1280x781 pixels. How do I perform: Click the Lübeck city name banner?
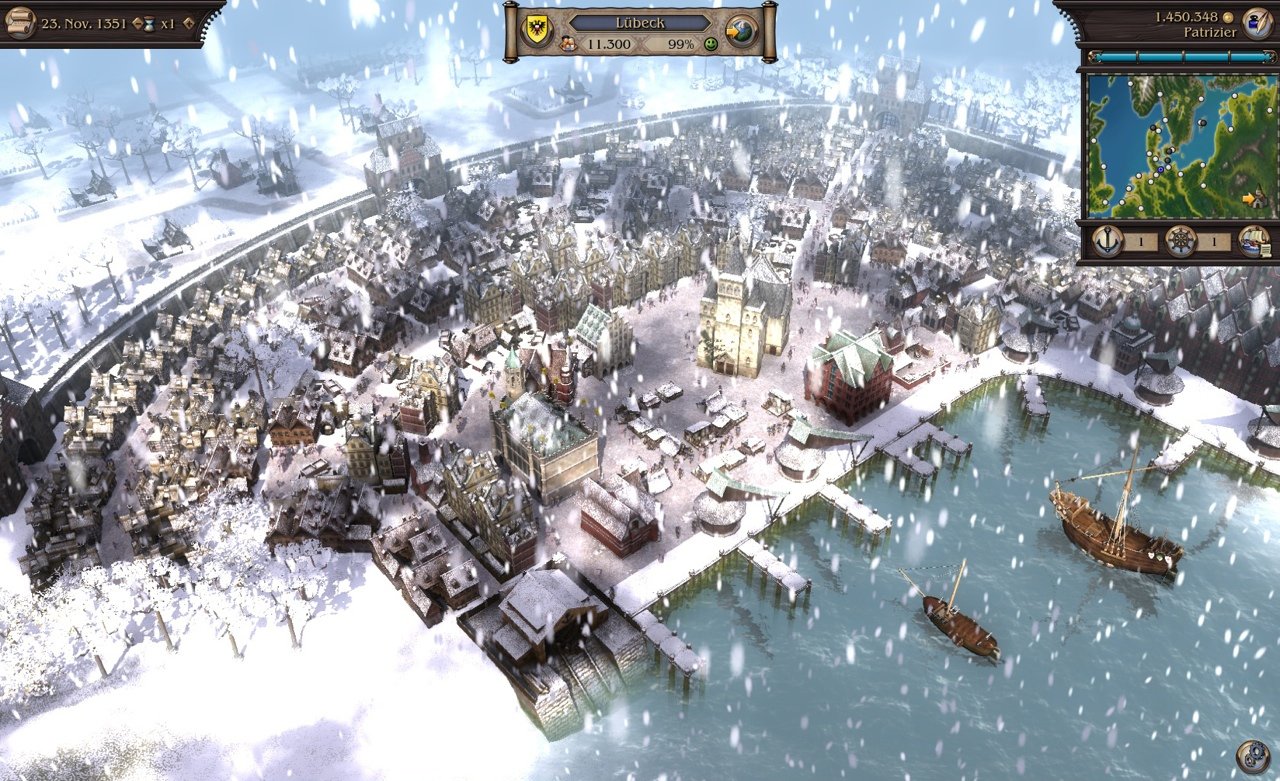pos(640,22)
